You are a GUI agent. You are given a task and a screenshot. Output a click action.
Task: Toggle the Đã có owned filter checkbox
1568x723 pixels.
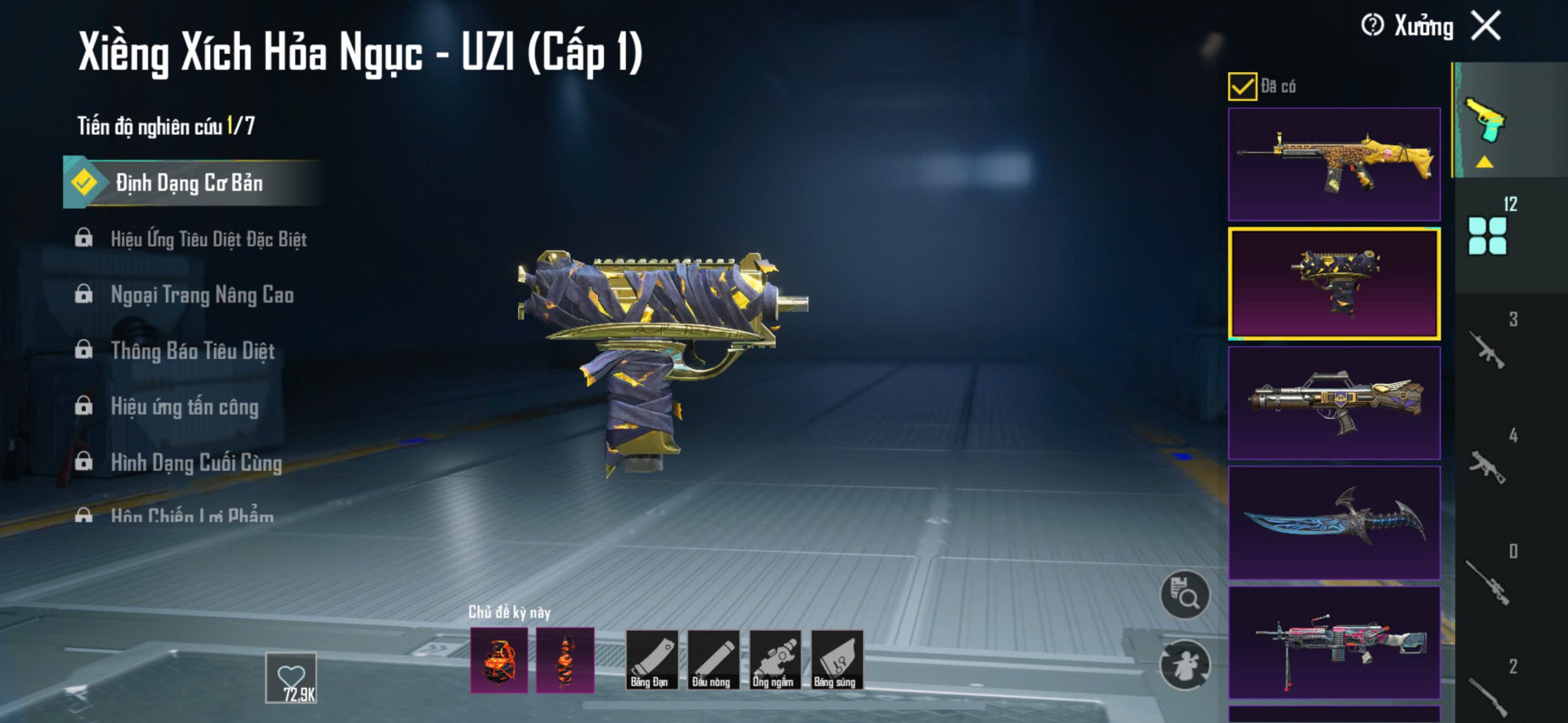coord(1242,86)
